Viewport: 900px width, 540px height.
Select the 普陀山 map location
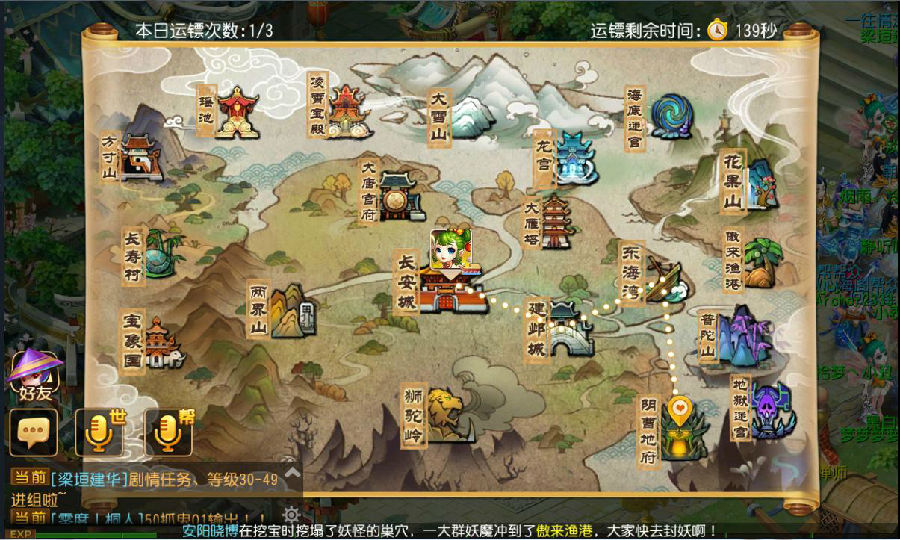pos(741,337)
